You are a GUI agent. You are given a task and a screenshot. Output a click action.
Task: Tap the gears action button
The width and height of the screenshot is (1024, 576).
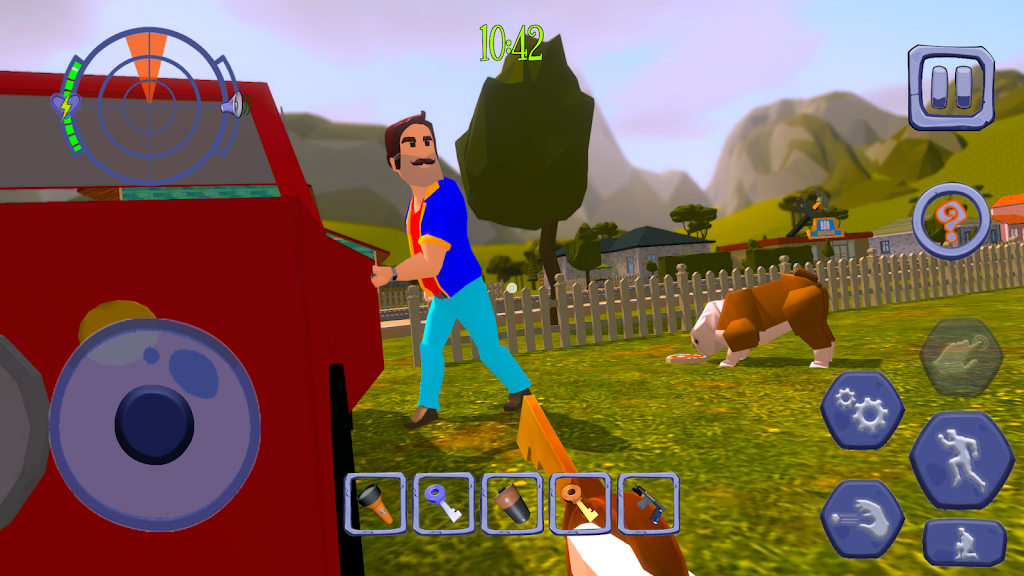pos(862,409)
